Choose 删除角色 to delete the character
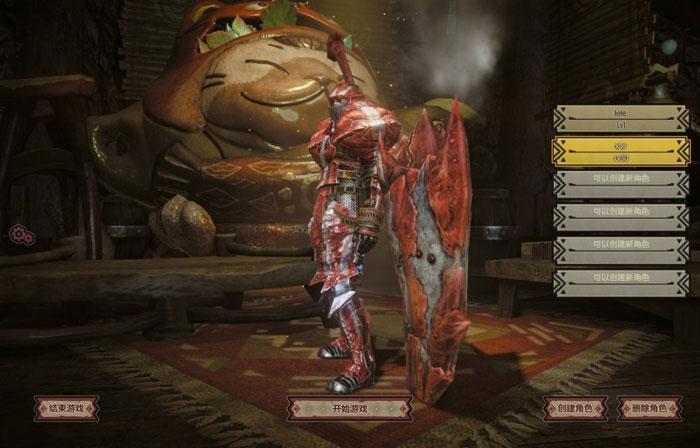The image size is (700, 448). (650, 408)
